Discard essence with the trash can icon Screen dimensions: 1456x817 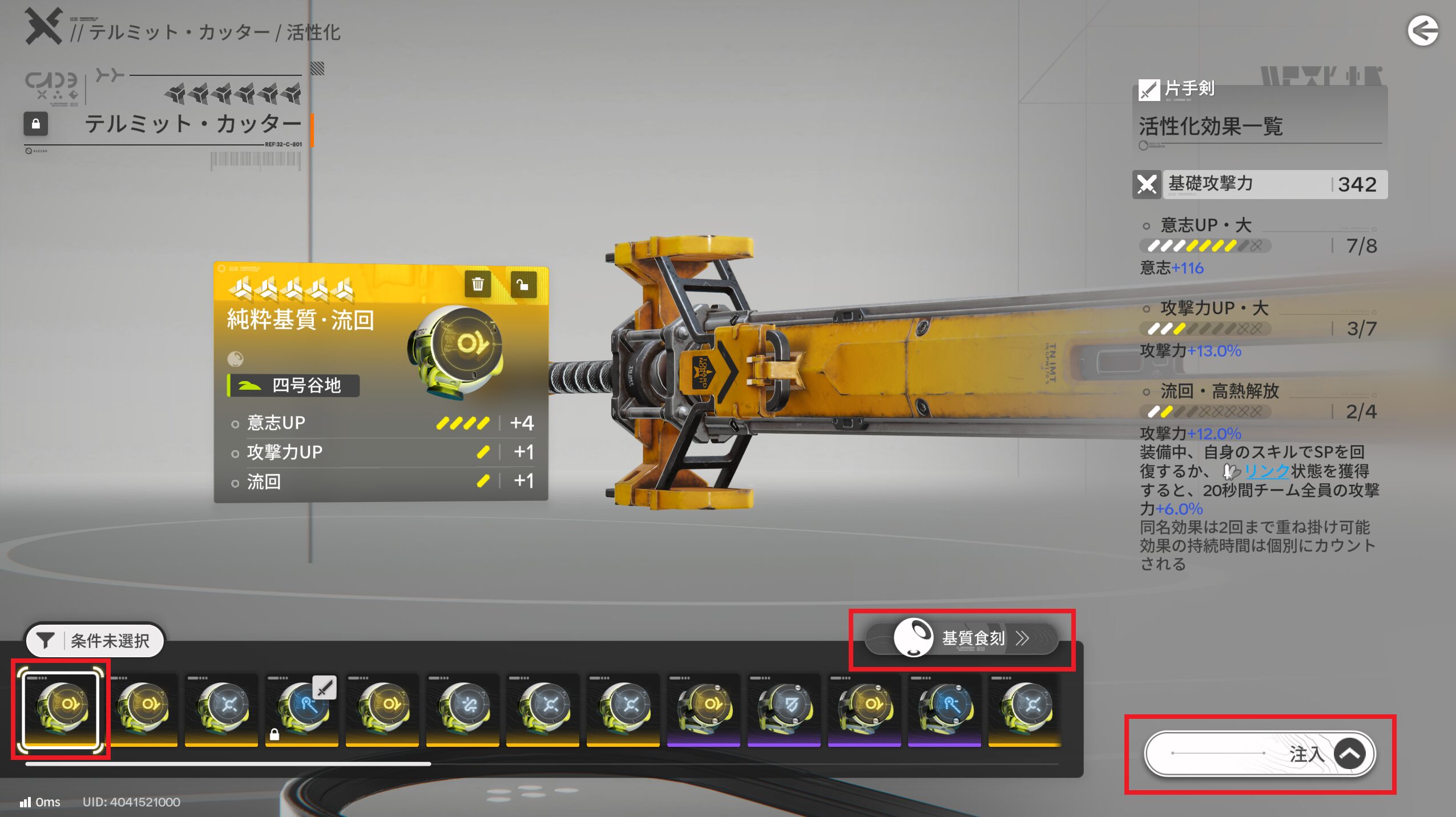click(x=478, y=284)
